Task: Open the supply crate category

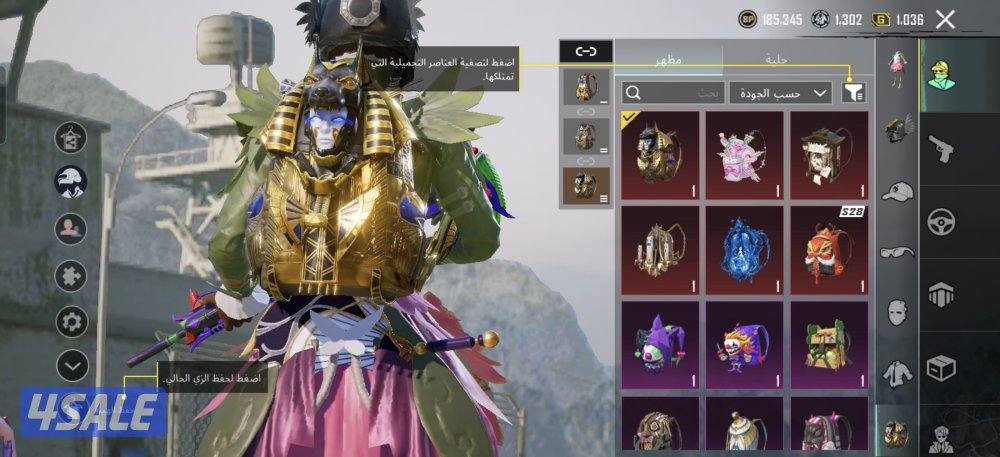Action: click(940, 369)
